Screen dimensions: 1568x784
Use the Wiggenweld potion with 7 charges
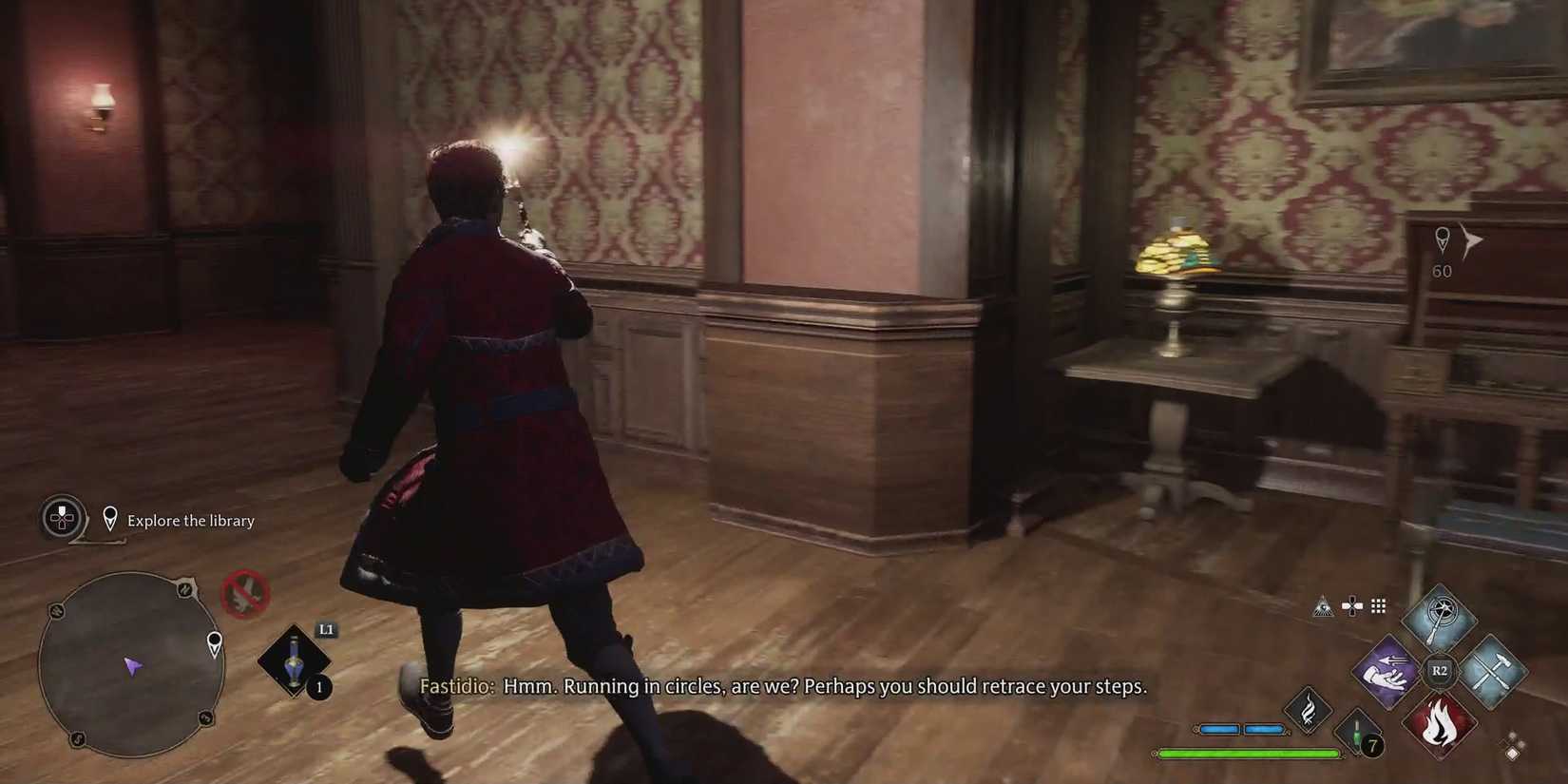click(x=1356, y=731)
